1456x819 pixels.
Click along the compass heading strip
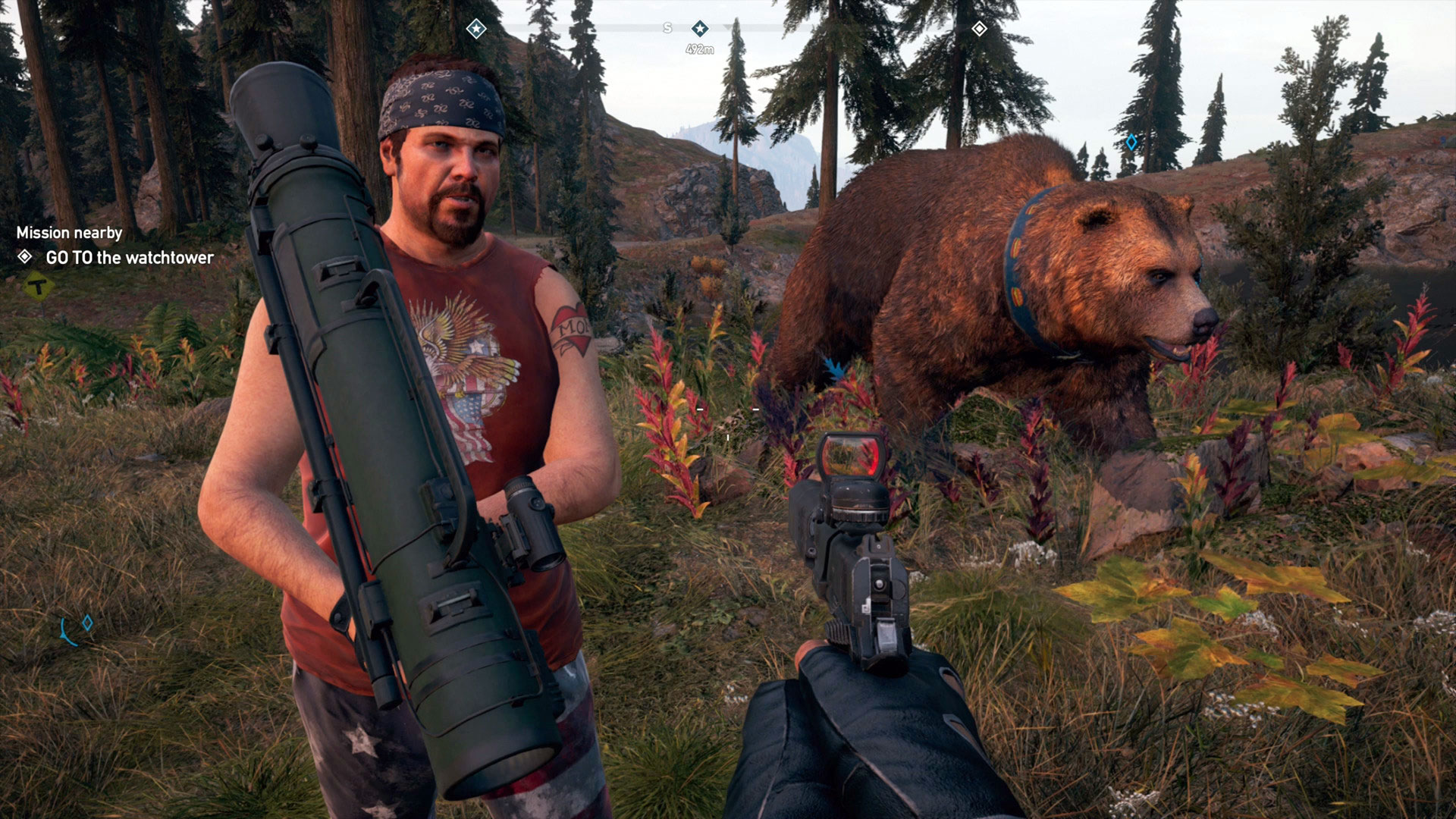[796, 27]
